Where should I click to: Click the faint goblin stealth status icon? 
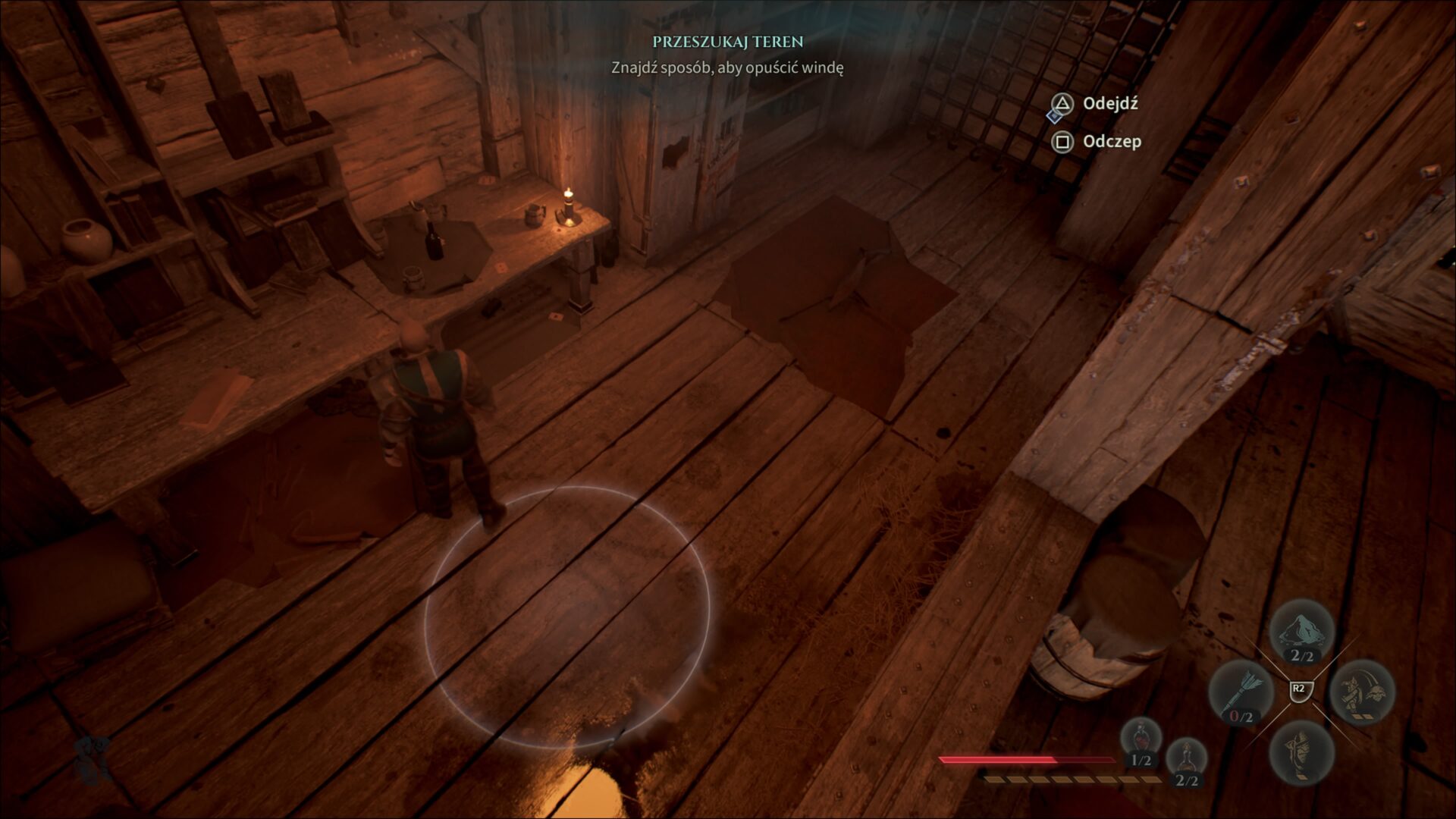pos(93,760)
